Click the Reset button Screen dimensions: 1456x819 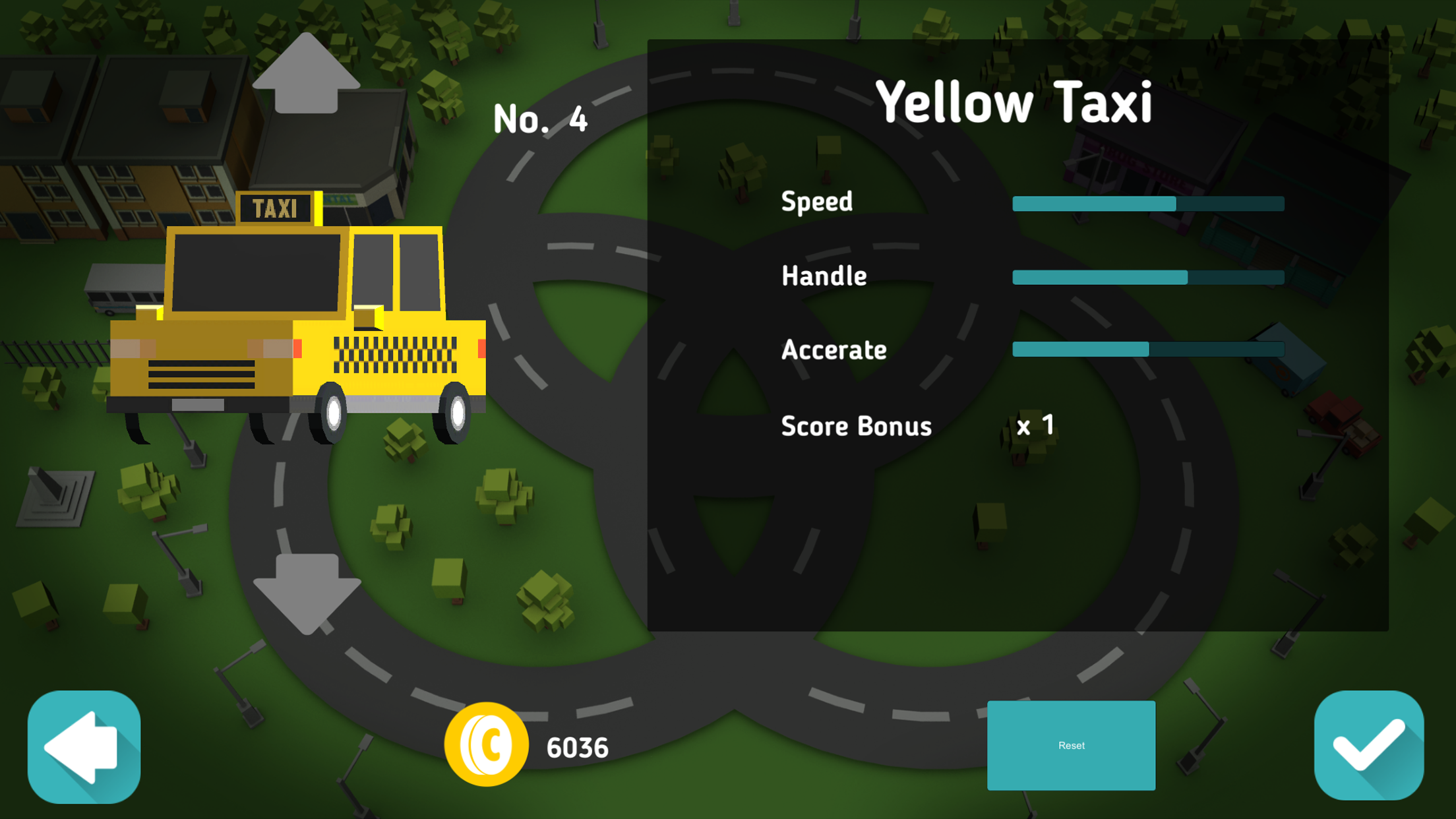click(1071, 745)
